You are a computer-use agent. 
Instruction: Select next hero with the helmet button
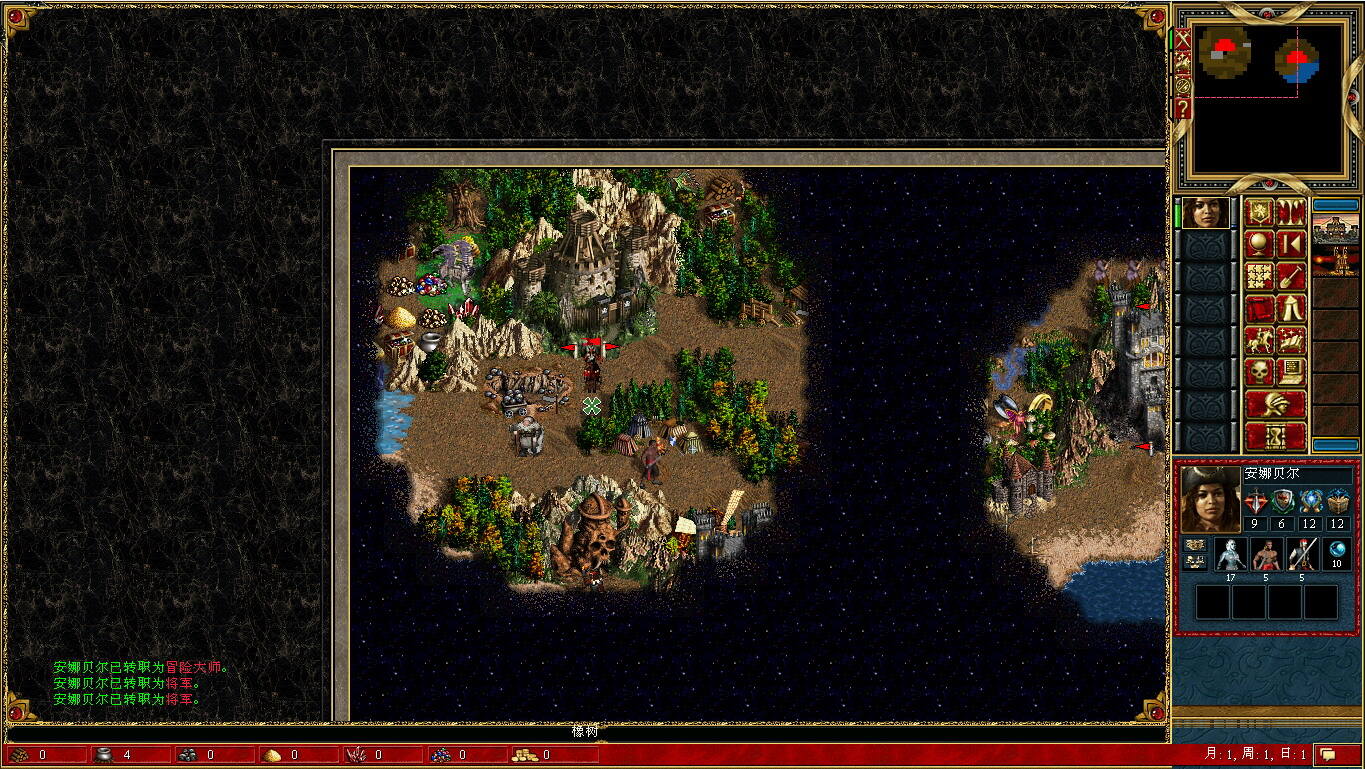pos(1275,404)
